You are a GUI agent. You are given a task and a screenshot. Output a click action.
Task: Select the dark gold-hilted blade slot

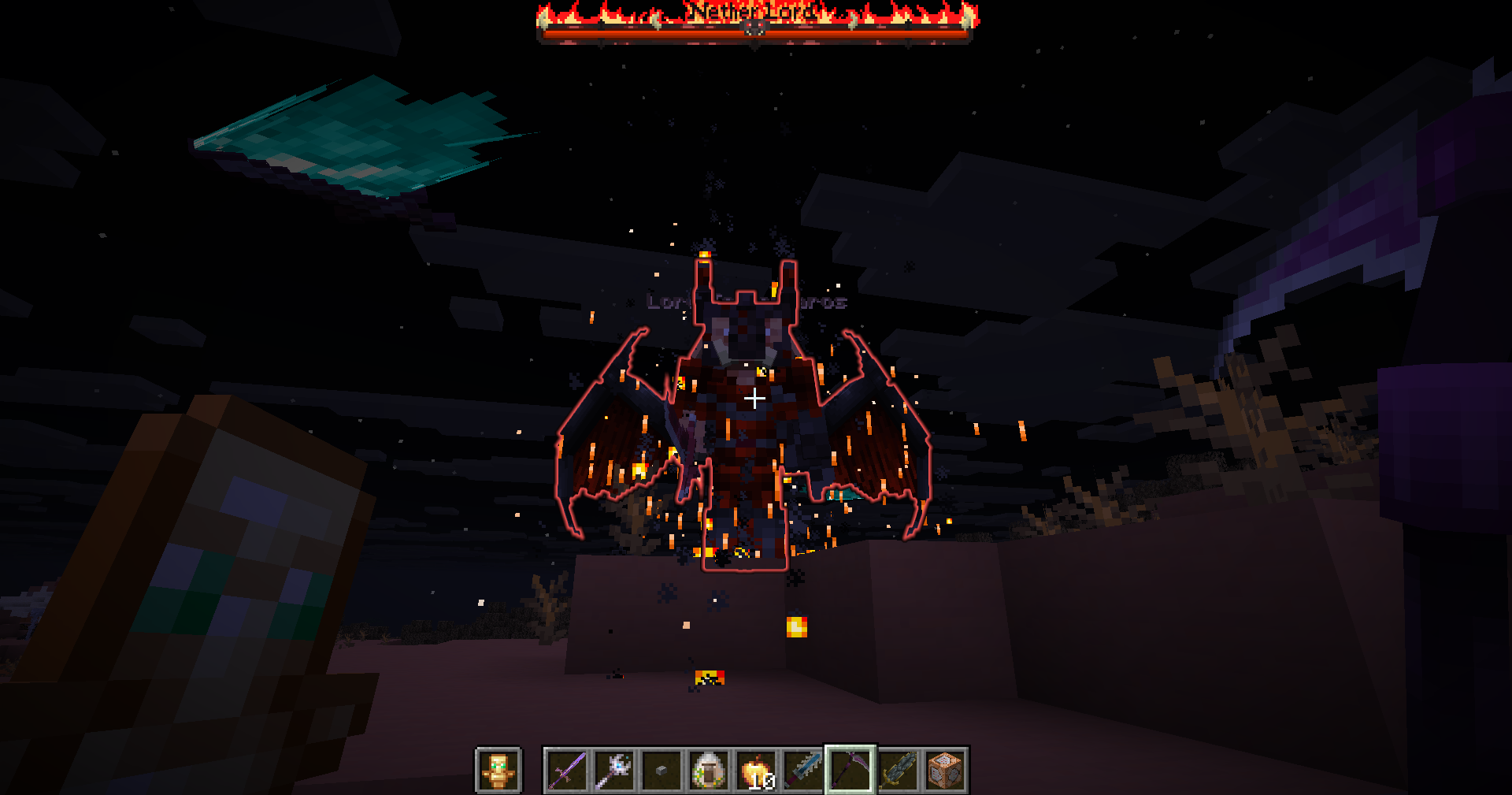(898, 770)
